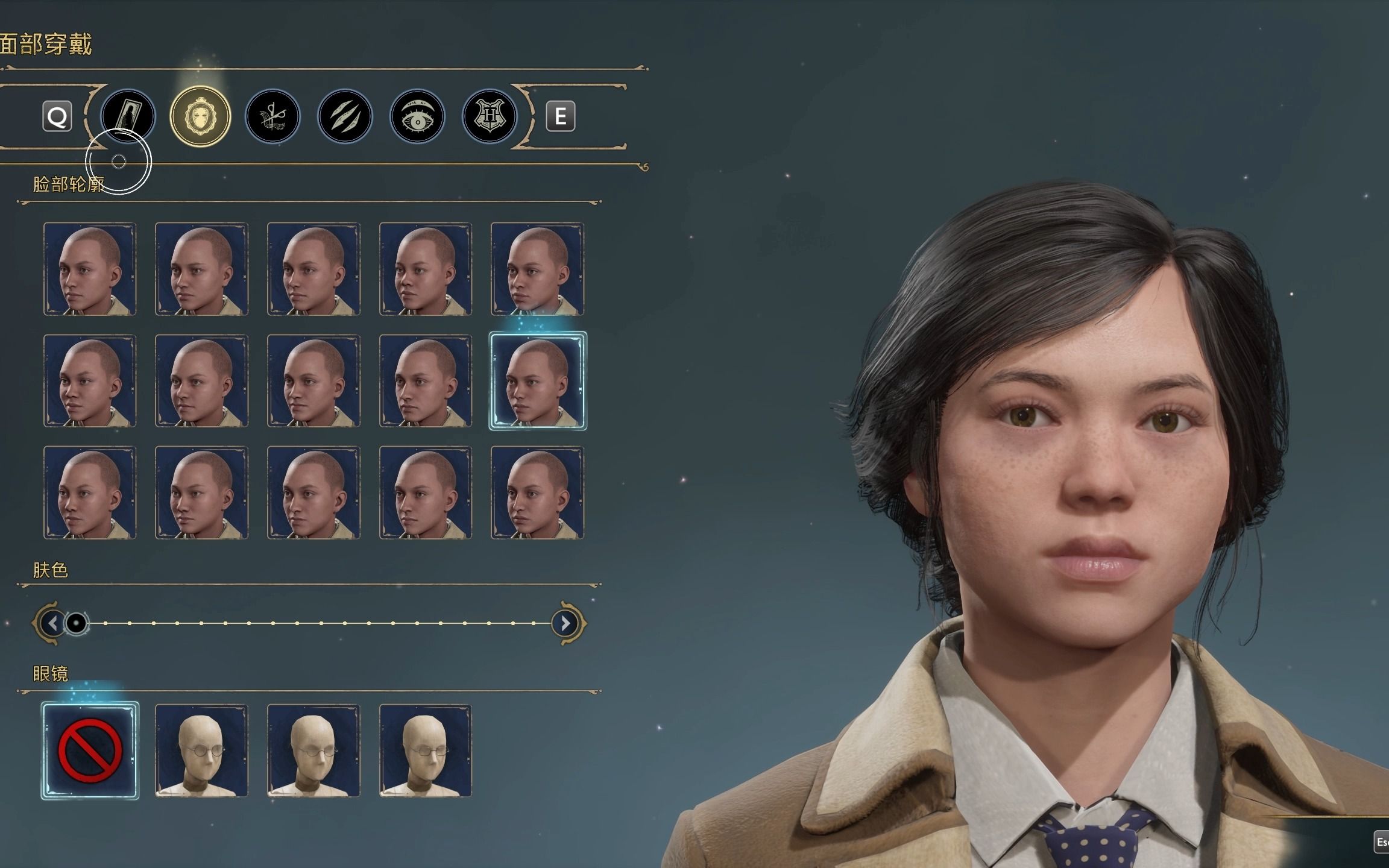Switch to the hairstyle scissors tab
Screen dimensions: 1389x868
coord(272,116)
